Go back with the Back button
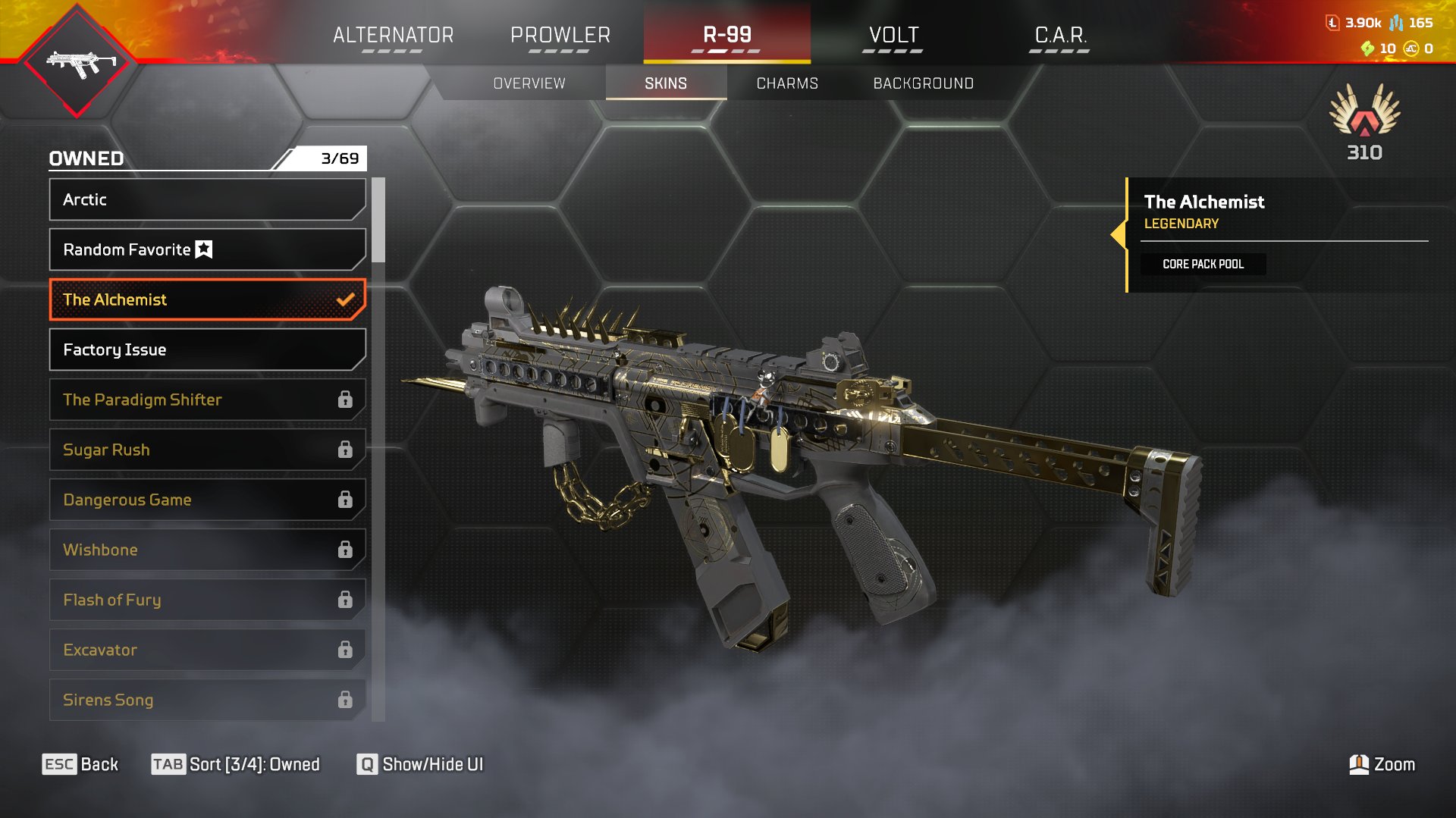 [80, 764]
